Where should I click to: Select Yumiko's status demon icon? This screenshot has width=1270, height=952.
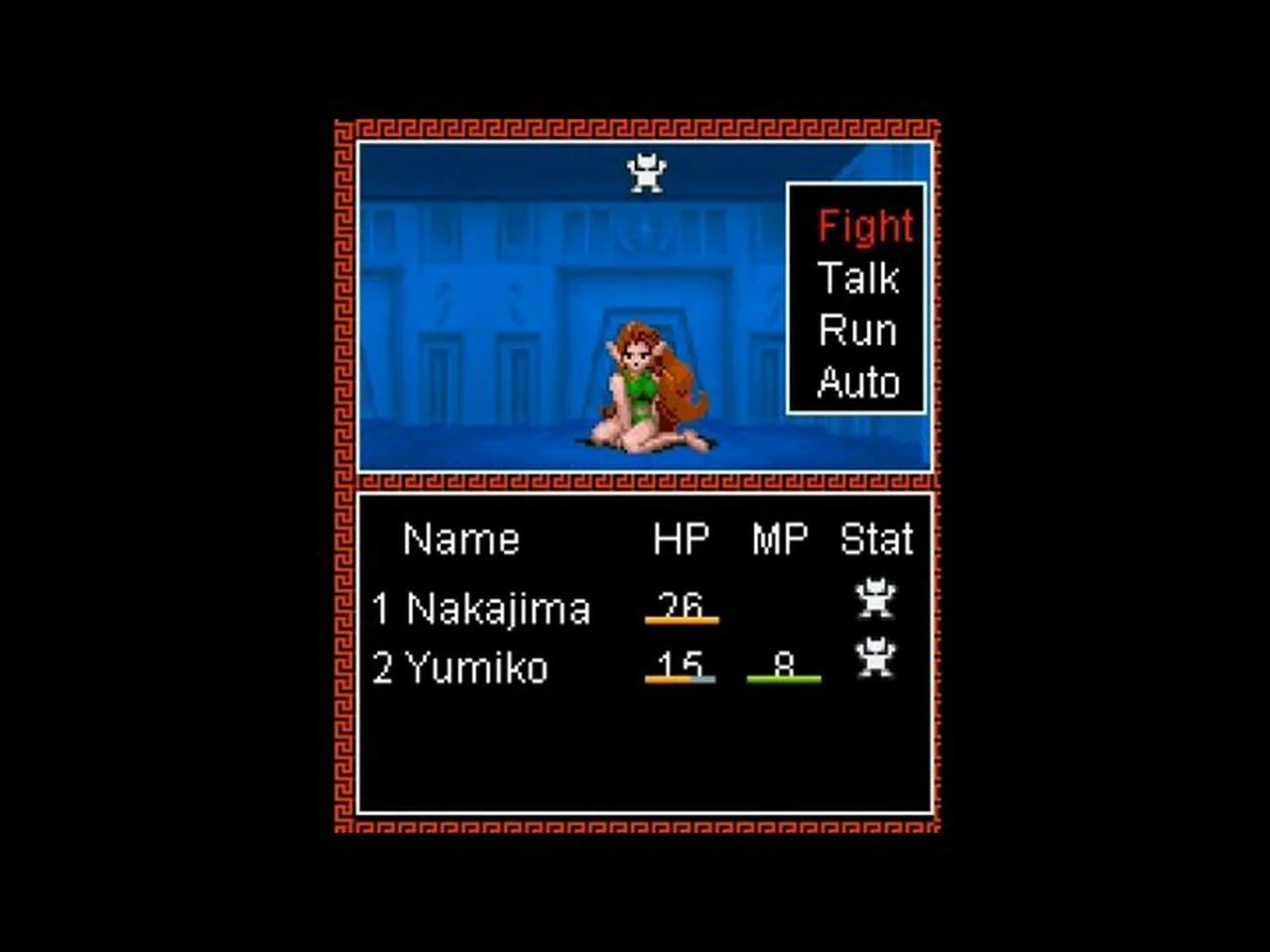[877, 658]
